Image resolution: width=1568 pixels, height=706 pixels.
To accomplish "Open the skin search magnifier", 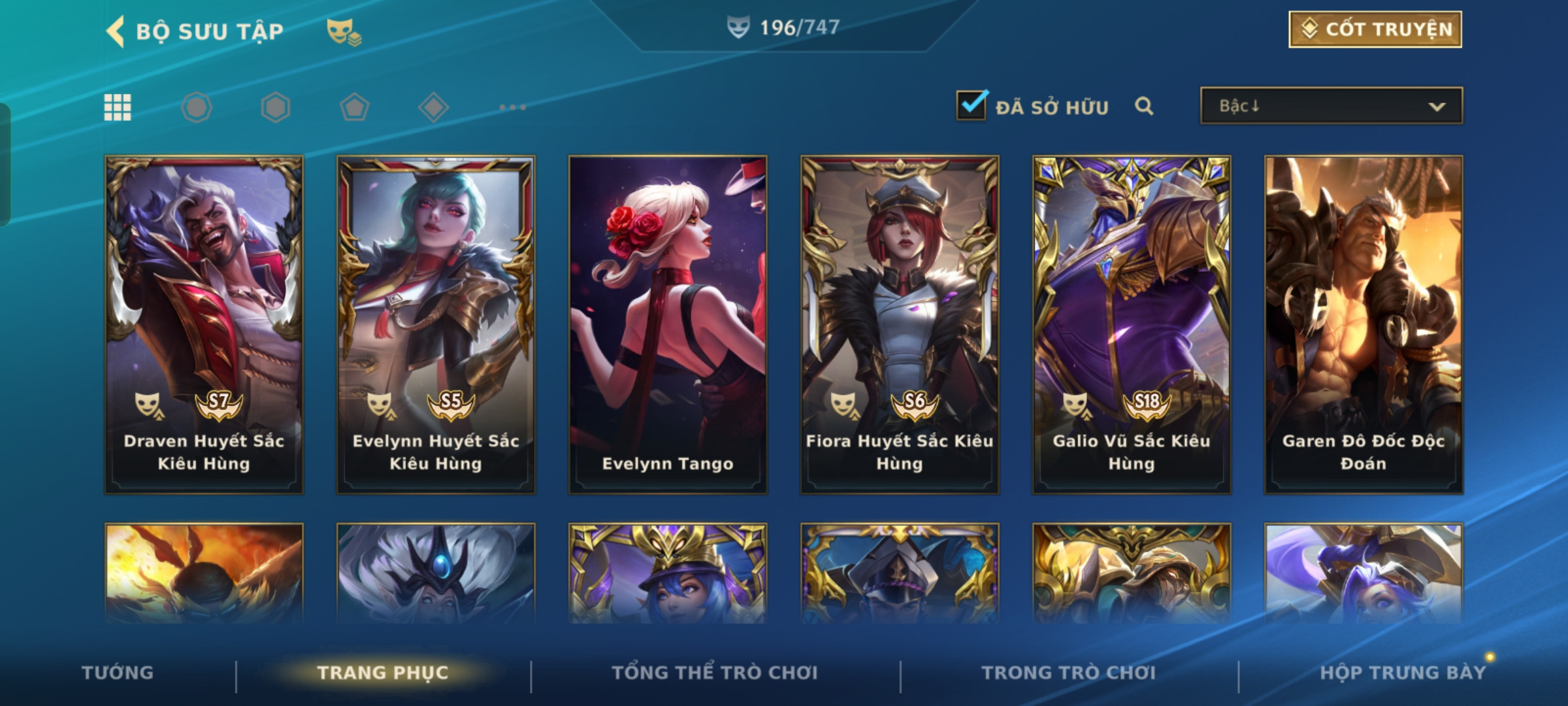I will (1143, 106).
